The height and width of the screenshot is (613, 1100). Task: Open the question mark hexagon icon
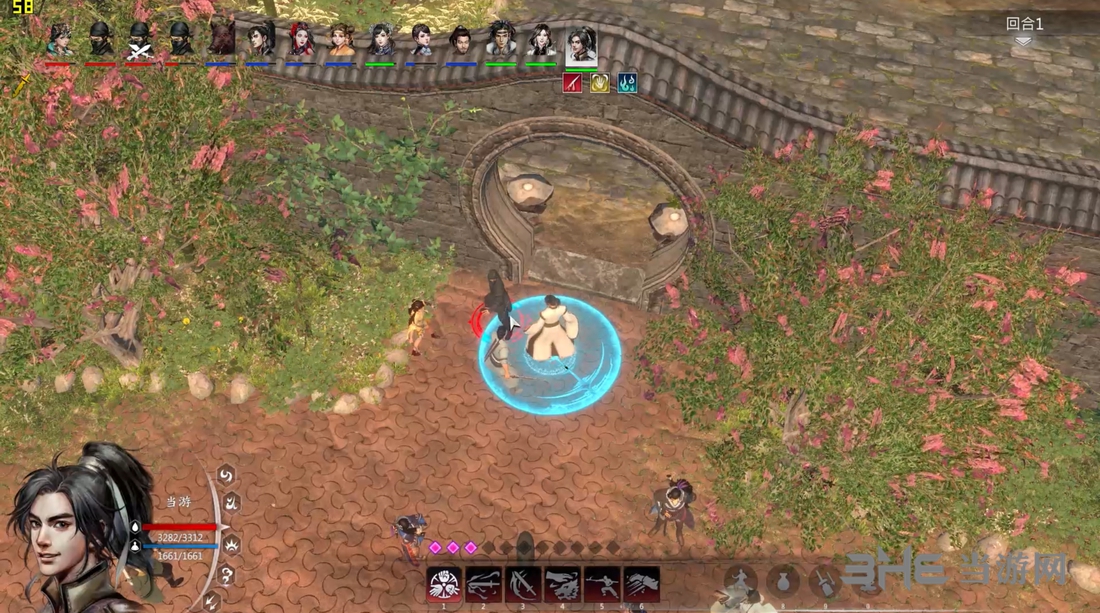pos(227,575)
